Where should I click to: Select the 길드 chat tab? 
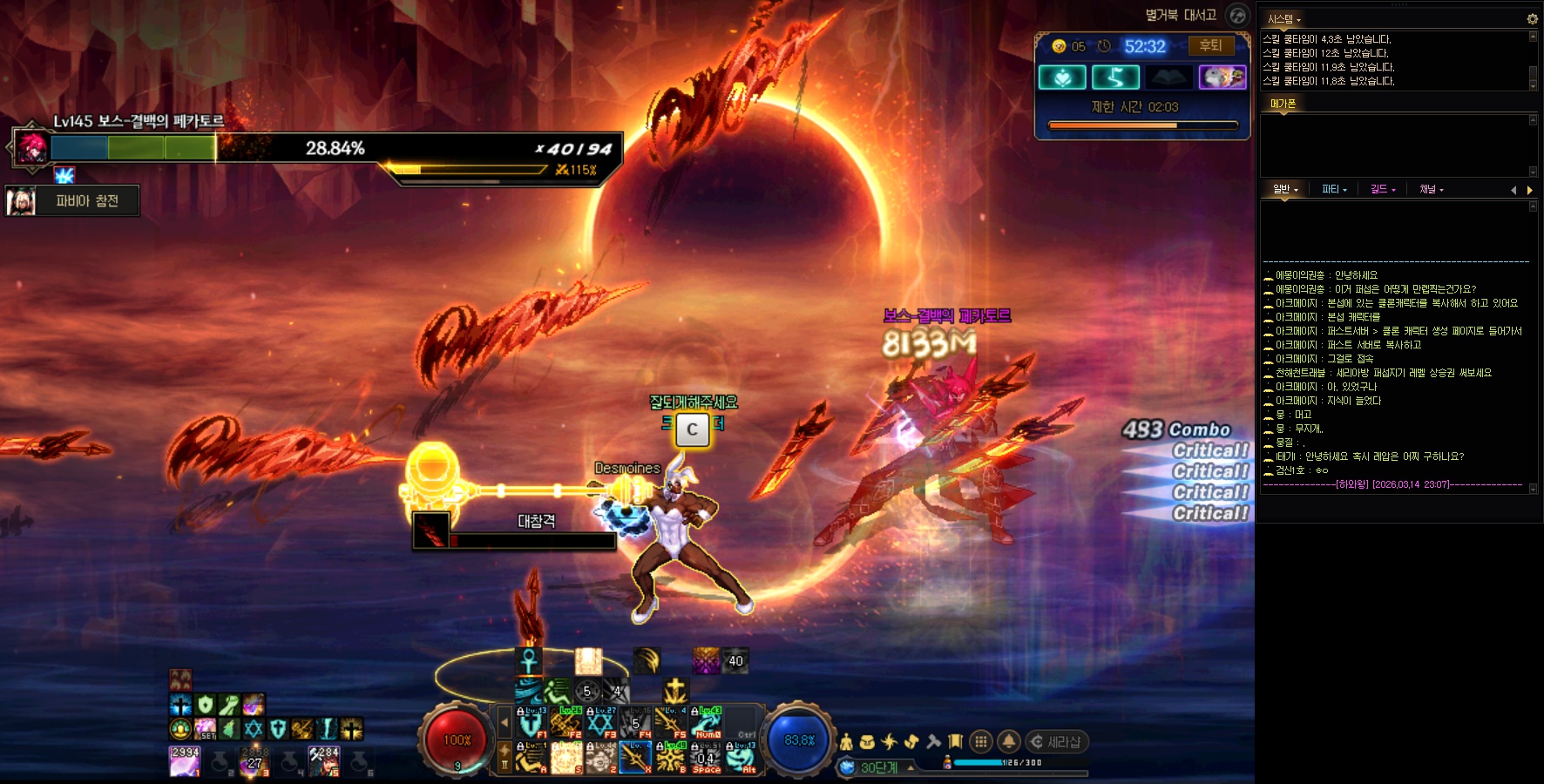1383,189
